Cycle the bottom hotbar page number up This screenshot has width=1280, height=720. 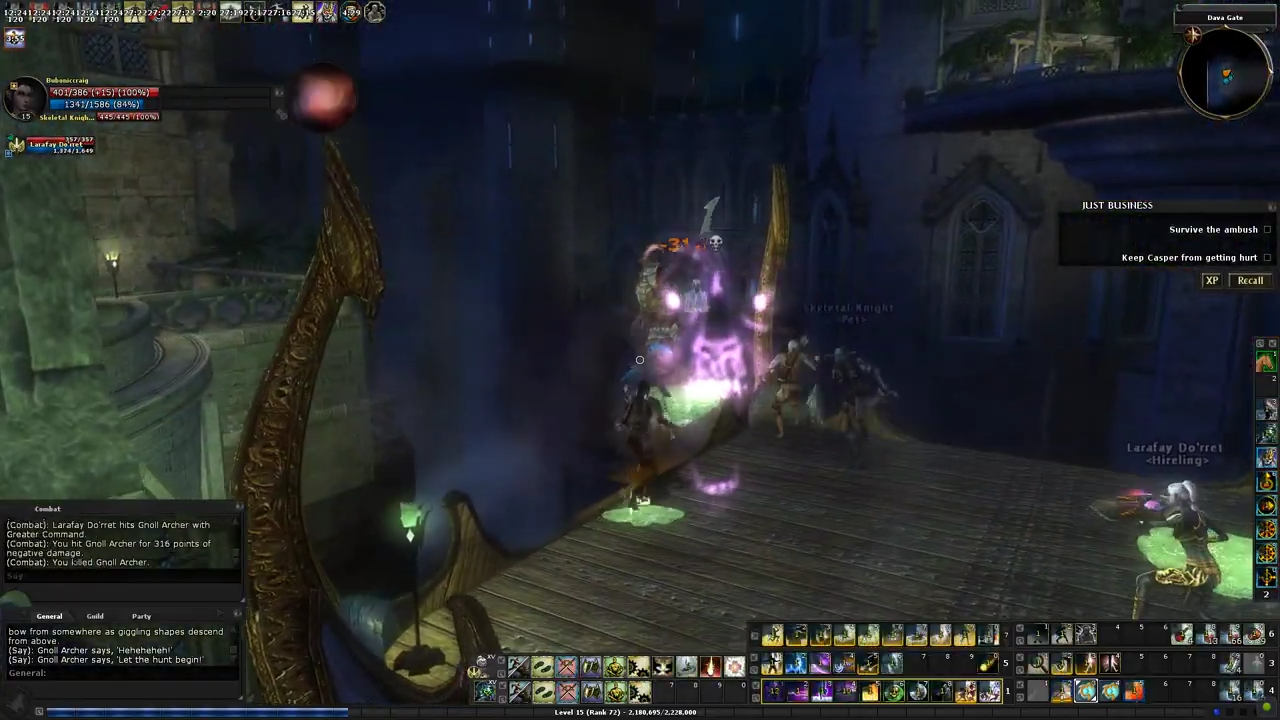tap(1007, 690)
